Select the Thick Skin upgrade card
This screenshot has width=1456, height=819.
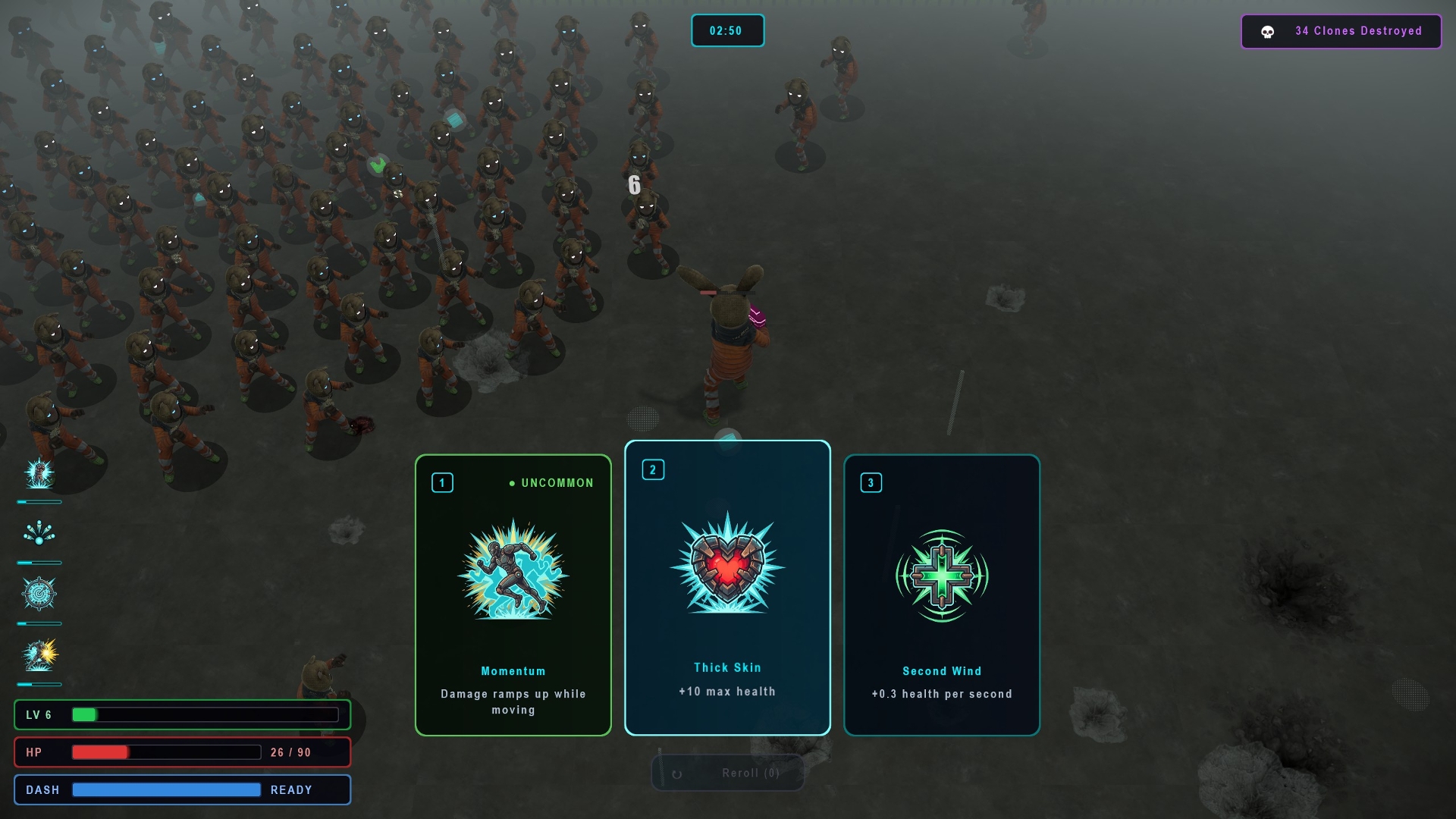tap(727, 588)
